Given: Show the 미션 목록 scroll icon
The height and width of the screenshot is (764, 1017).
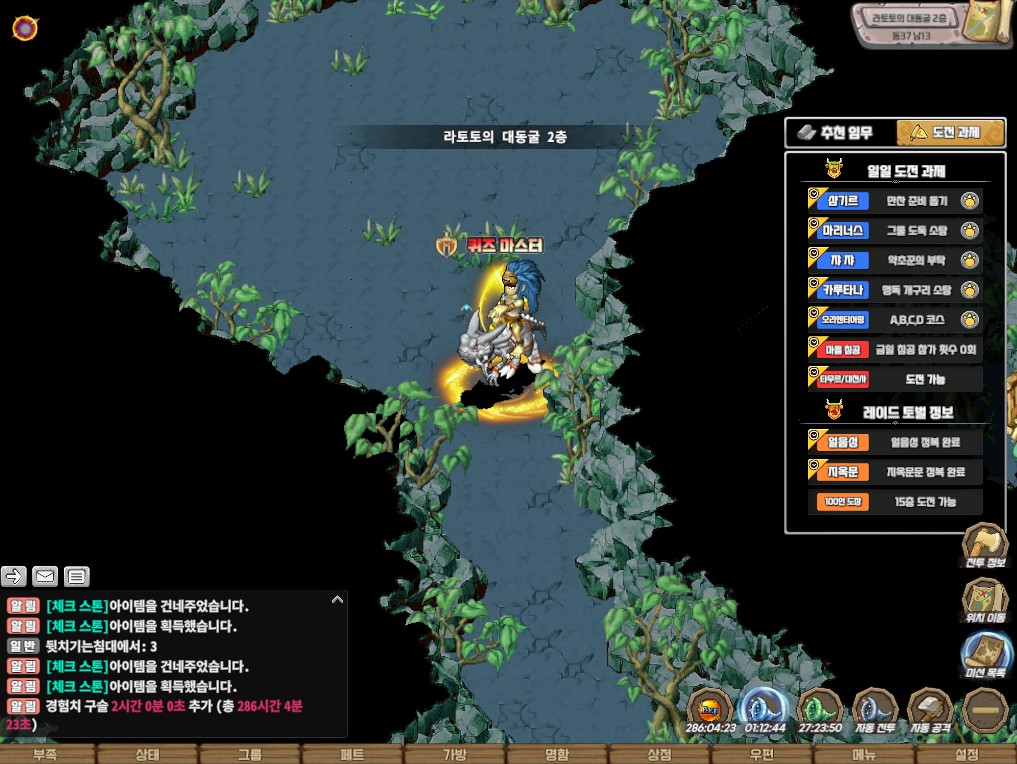Looking at the screenshot, I should point(984,655).
